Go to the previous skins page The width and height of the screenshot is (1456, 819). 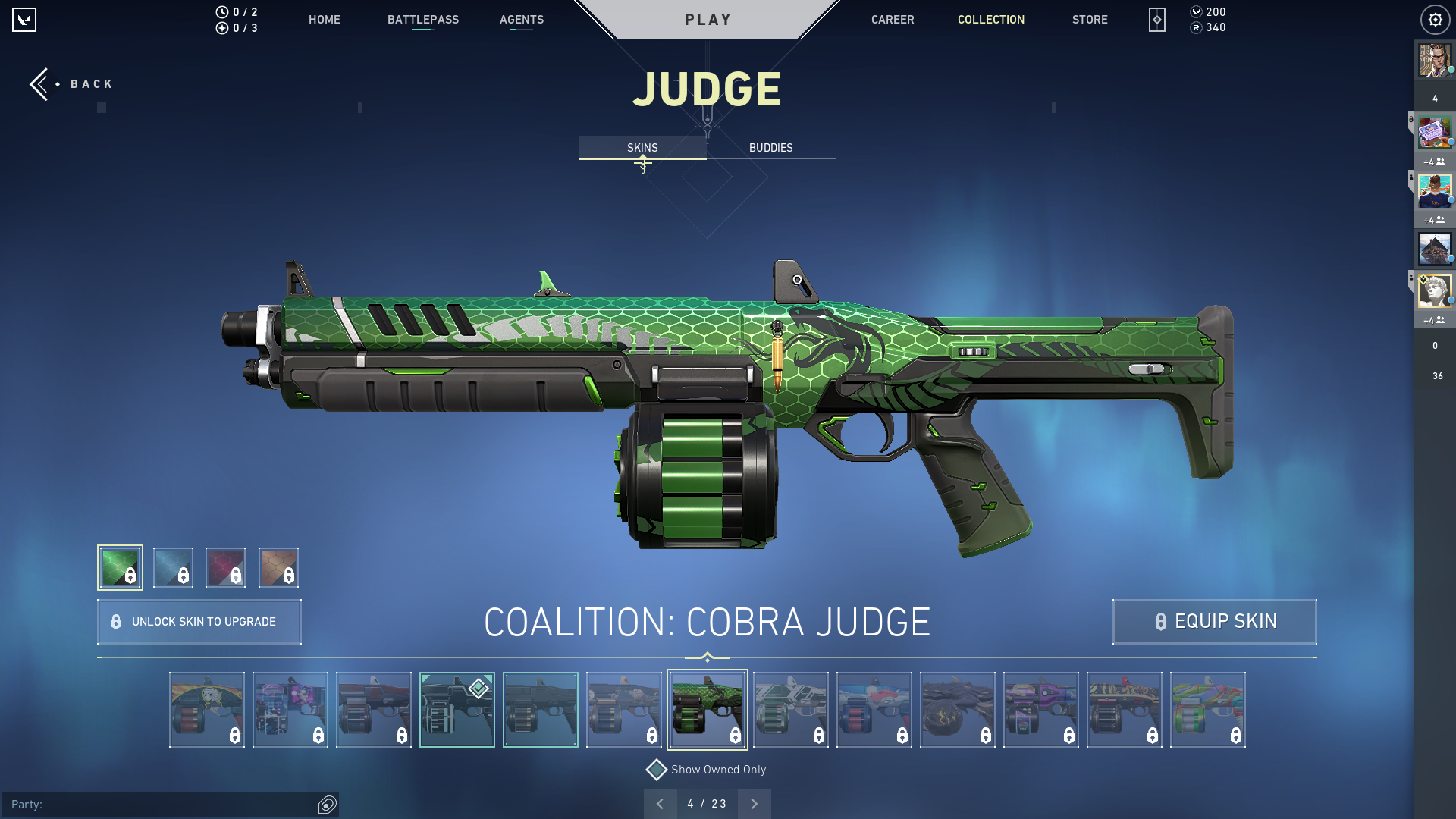661,803
